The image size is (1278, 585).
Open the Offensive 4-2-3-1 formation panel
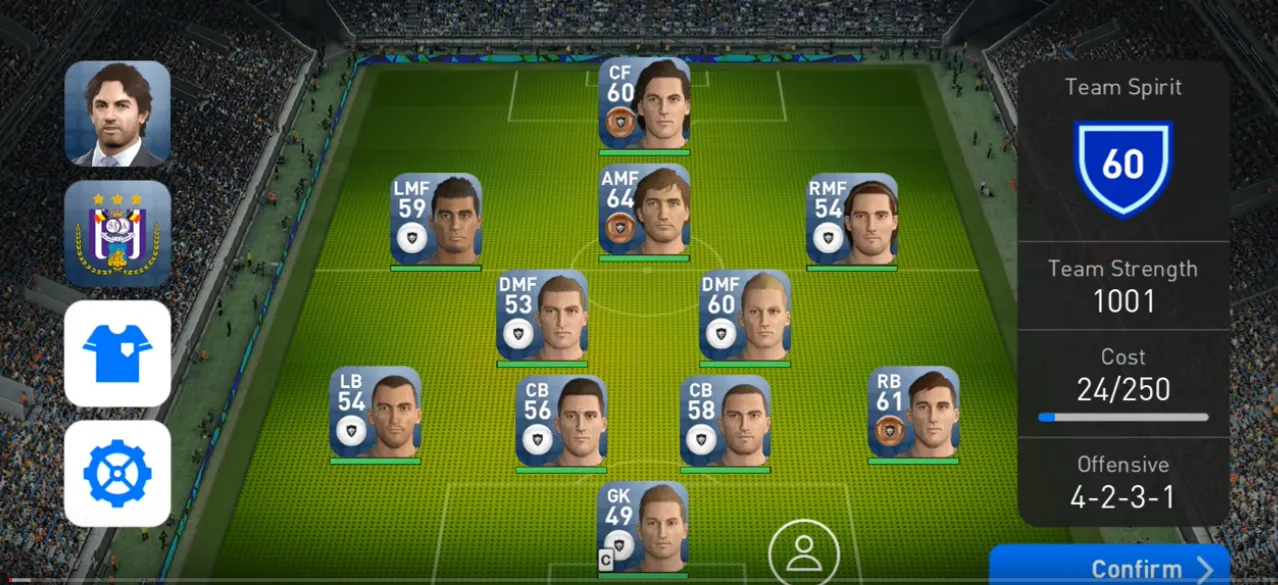pos(1123,482)
